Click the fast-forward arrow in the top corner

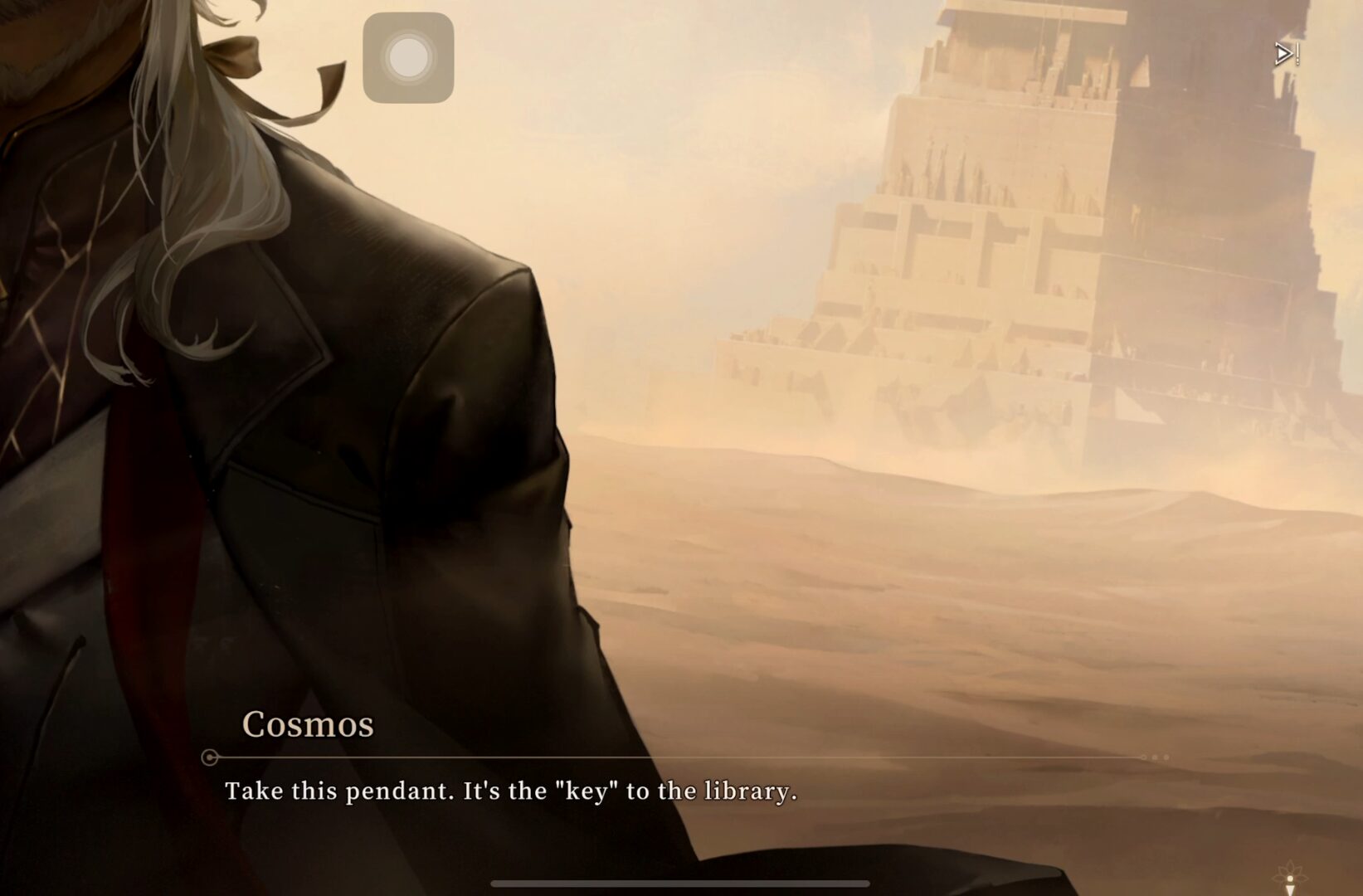pos(1285,55)
